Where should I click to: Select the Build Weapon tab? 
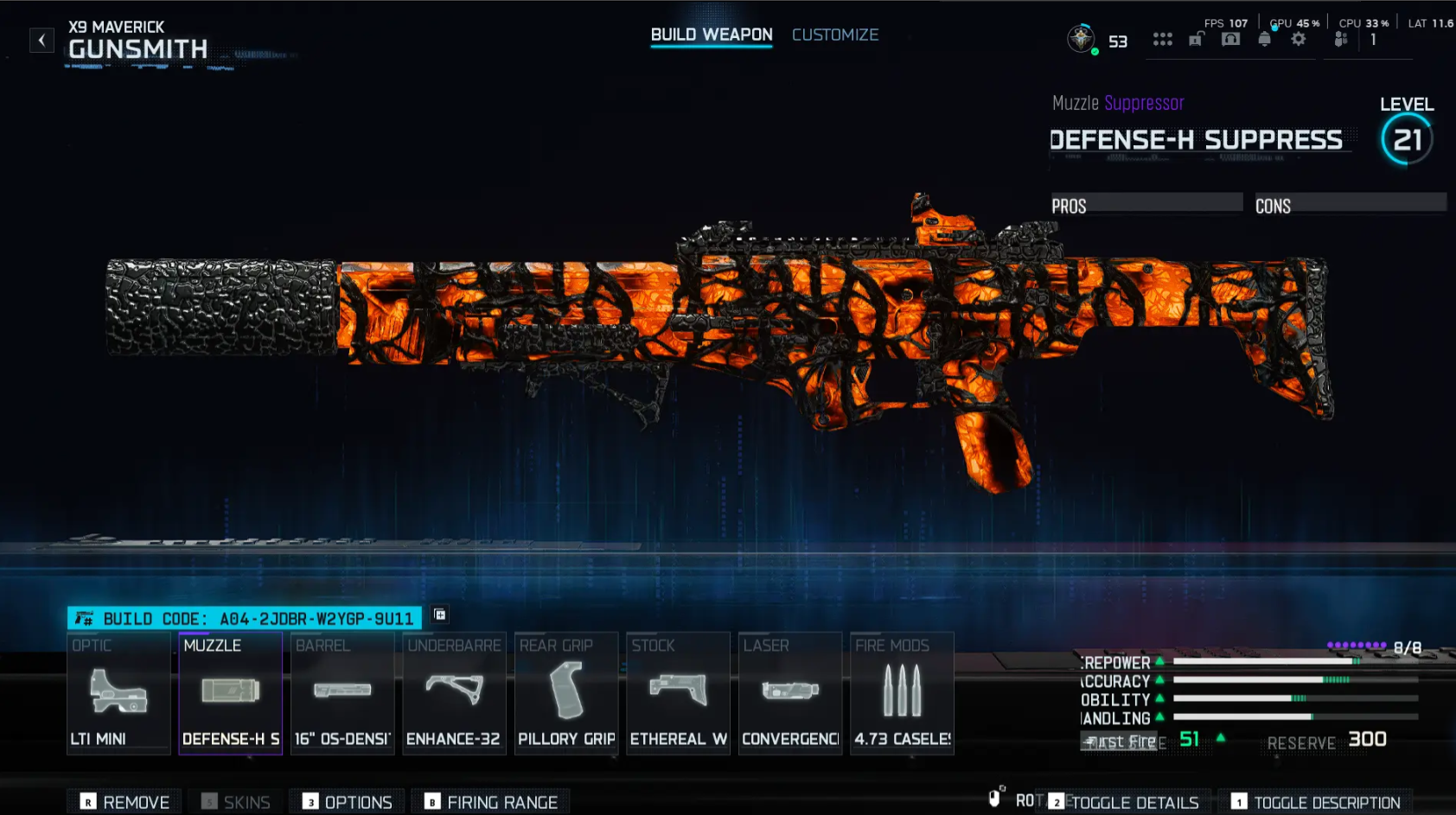(711, 35)
